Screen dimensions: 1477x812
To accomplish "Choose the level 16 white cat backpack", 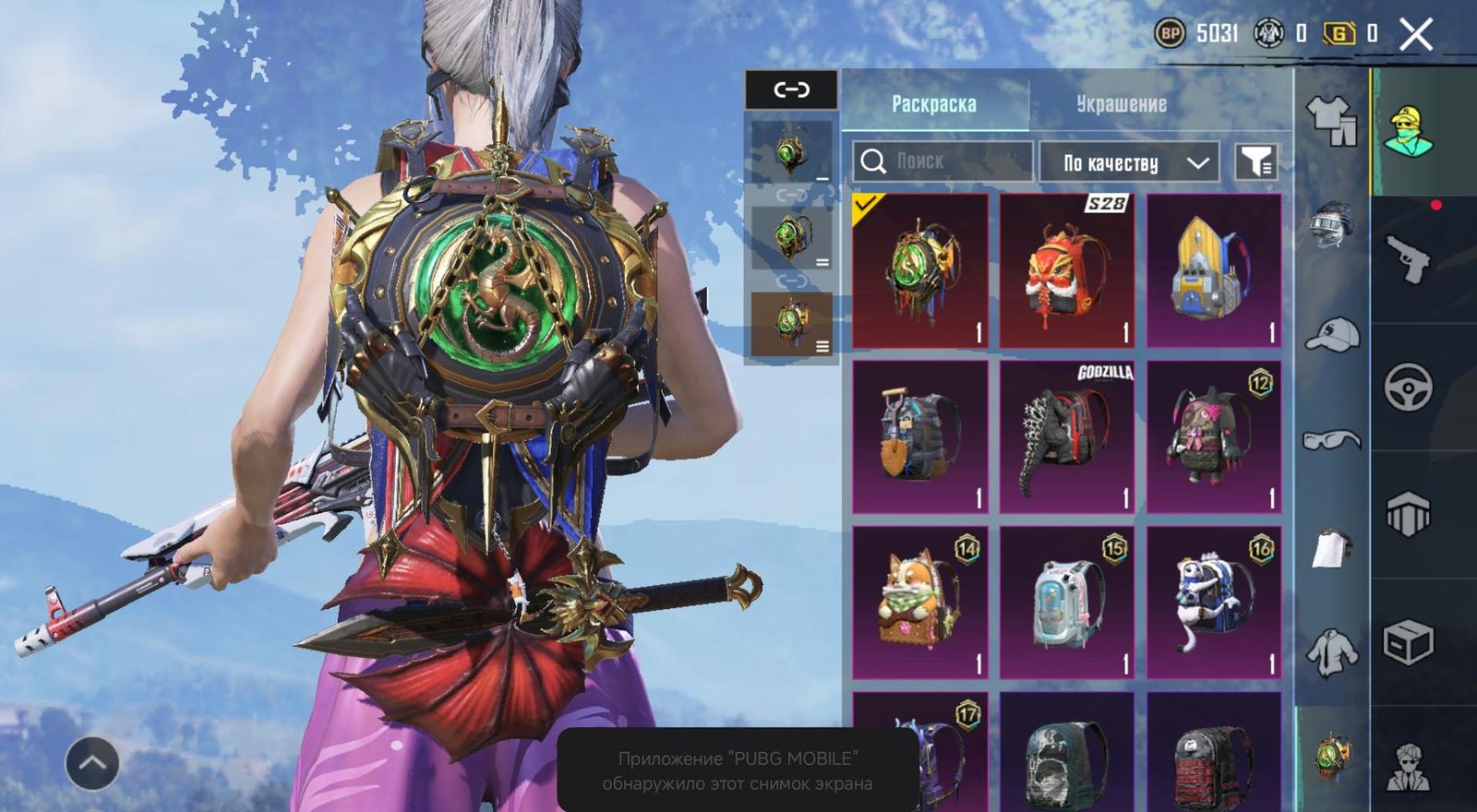I will tap(1213, 603).
